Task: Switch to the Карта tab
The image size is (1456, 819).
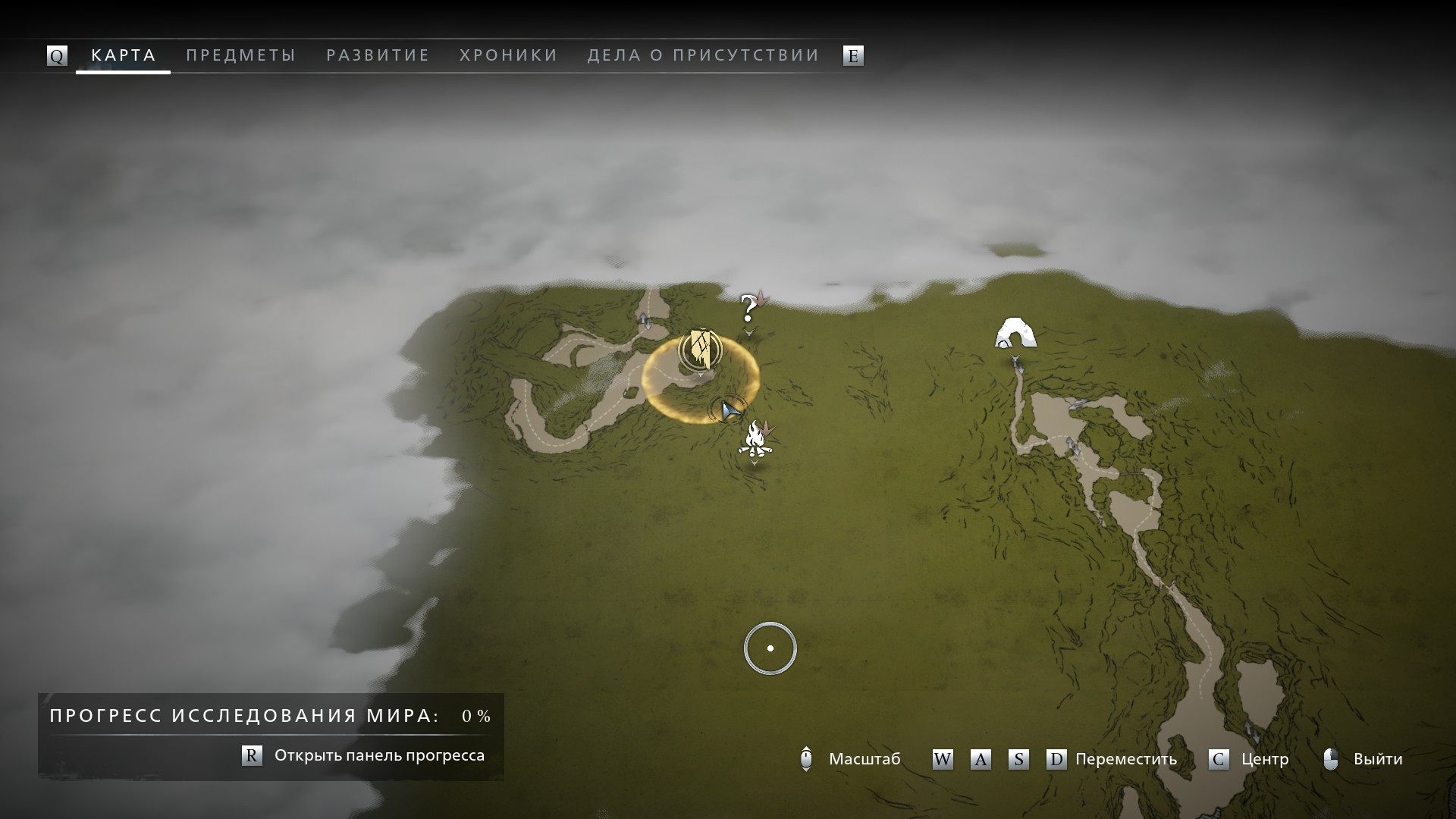Action: [124, 55]
